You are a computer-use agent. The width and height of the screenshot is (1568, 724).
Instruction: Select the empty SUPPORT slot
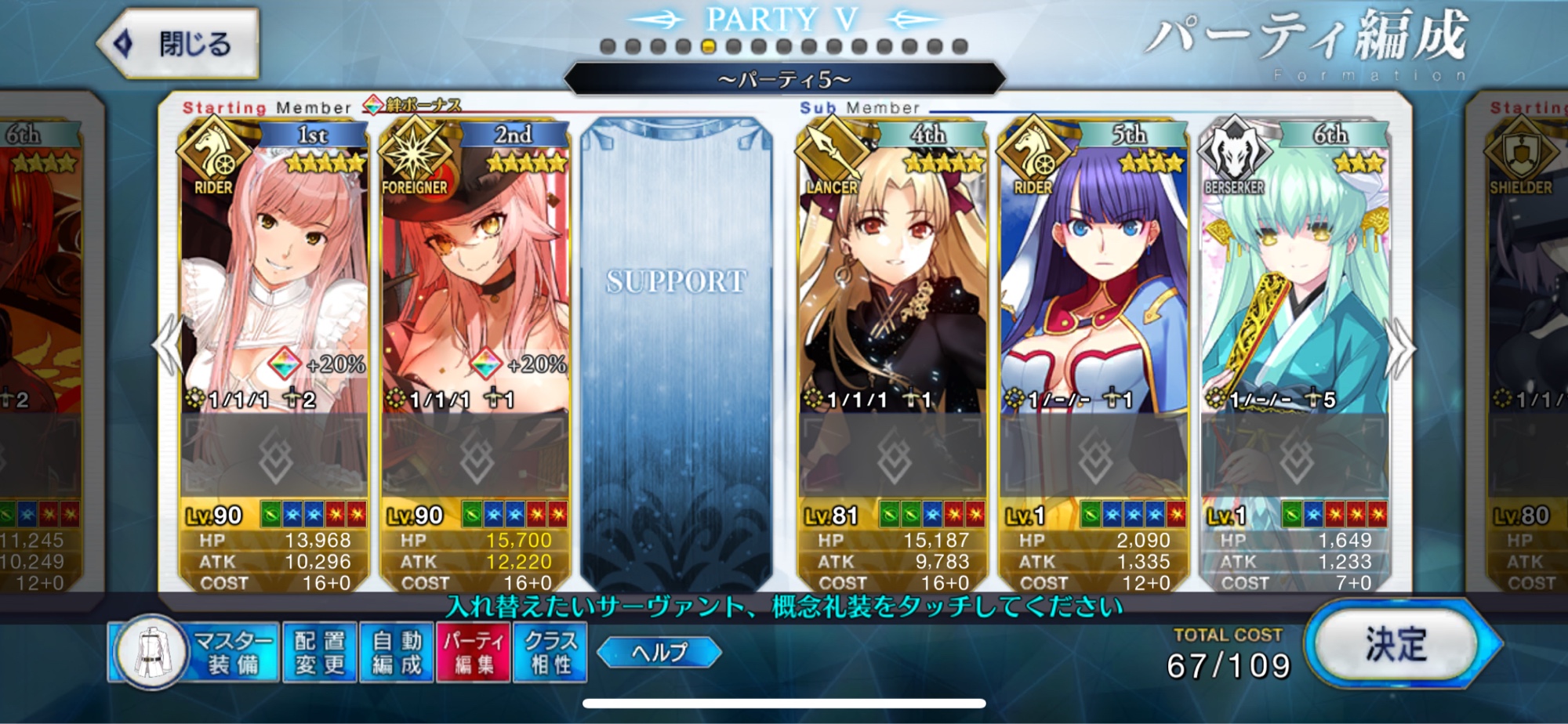676,353
